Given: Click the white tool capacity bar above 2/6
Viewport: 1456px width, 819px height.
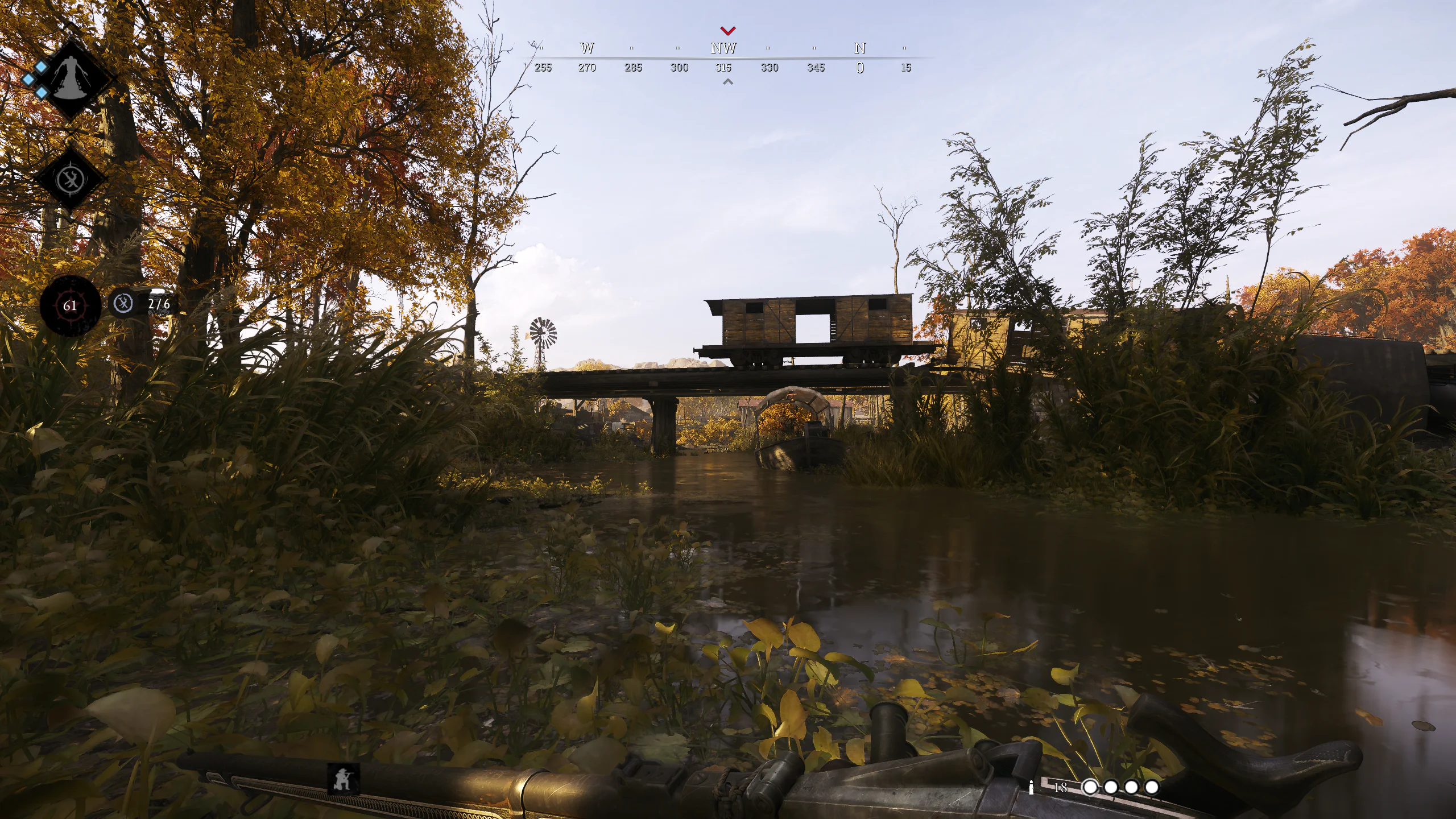Looking at the screenshot, I should click(x=157, y=291).
